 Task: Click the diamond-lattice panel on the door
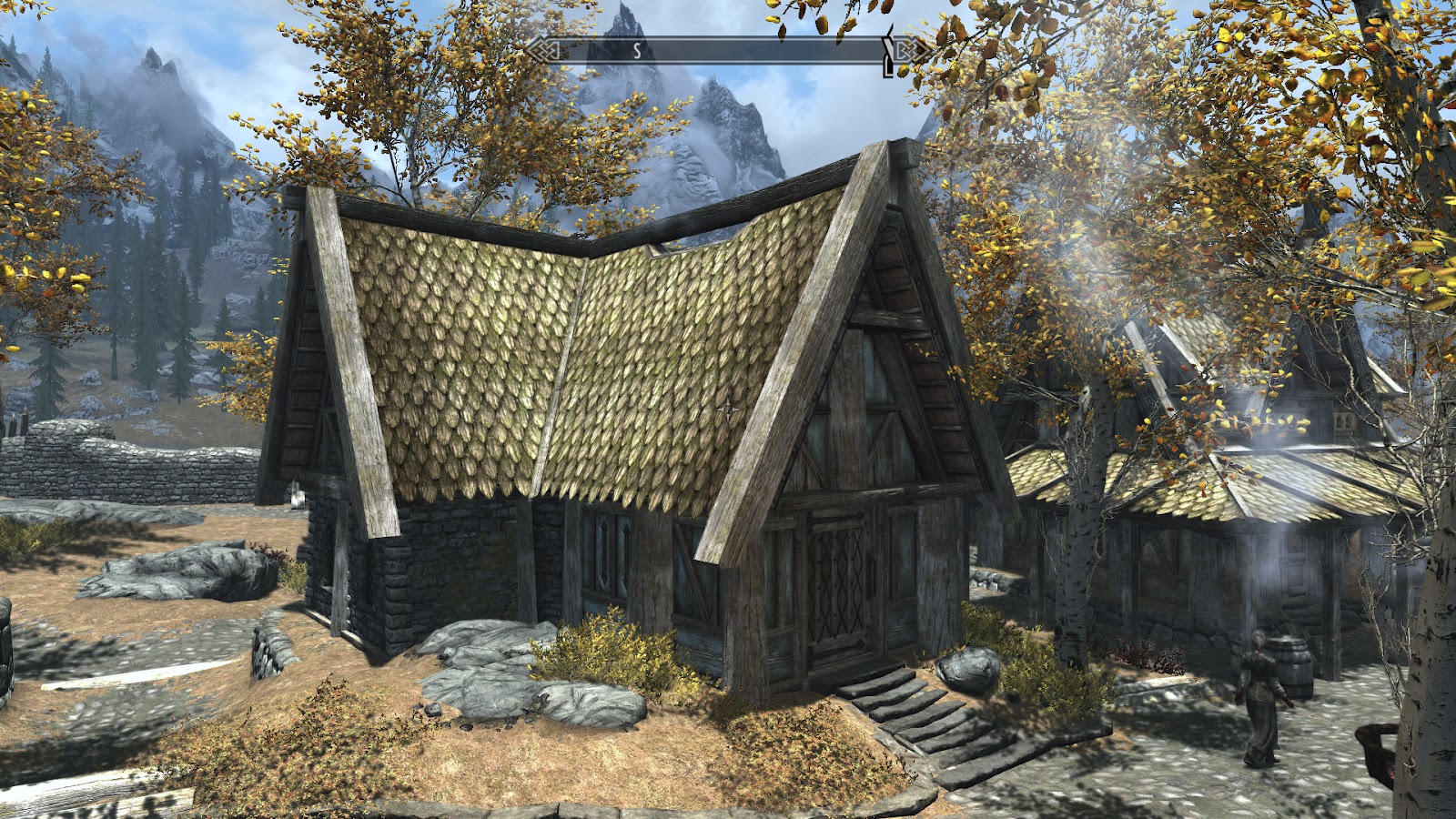tap(833, 573)
